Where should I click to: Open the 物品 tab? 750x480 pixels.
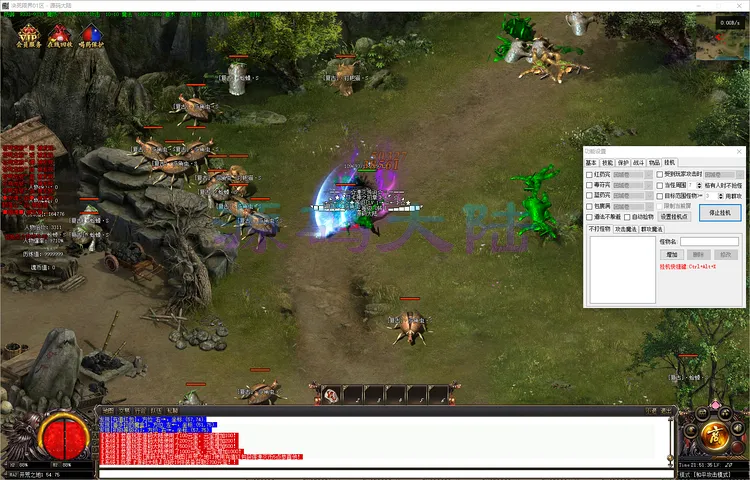[654, 162]
